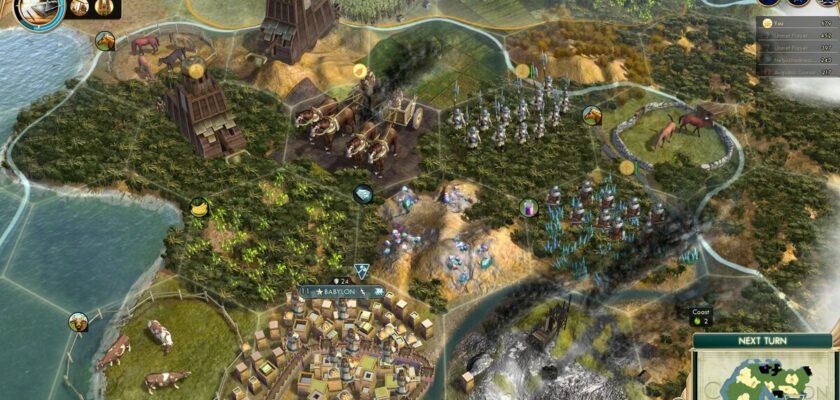840x400 pixels.
Task: Open the Babylon city banner
Action: click(342, 292)
